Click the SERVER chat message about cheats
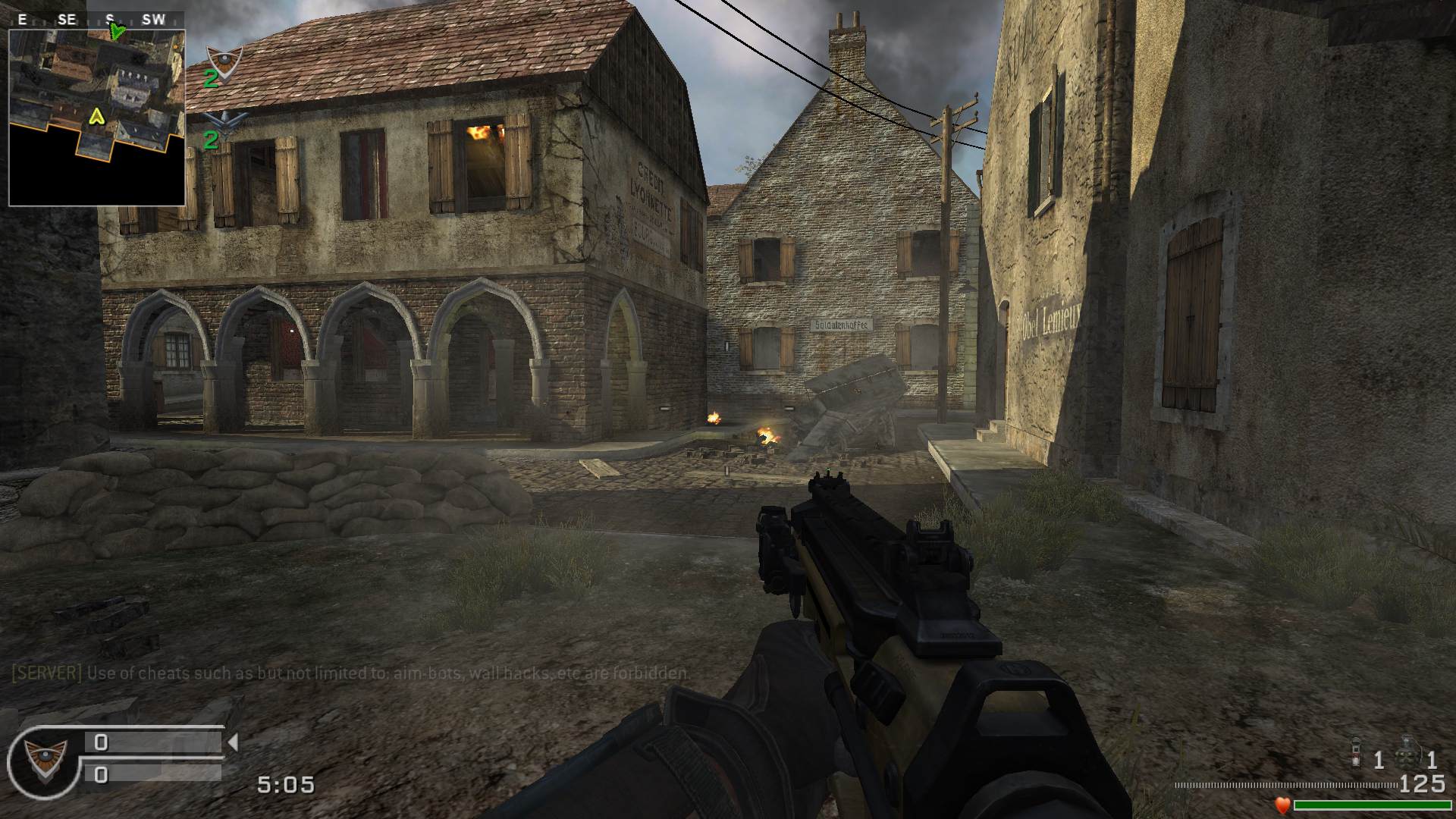This screenshot has width=1456, height=819. click(351, 673)
